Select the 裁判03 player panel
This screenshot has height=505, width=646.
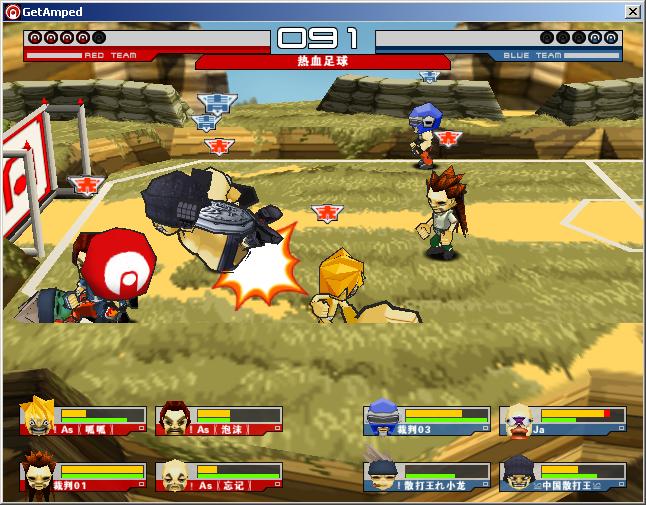point(427,420)
